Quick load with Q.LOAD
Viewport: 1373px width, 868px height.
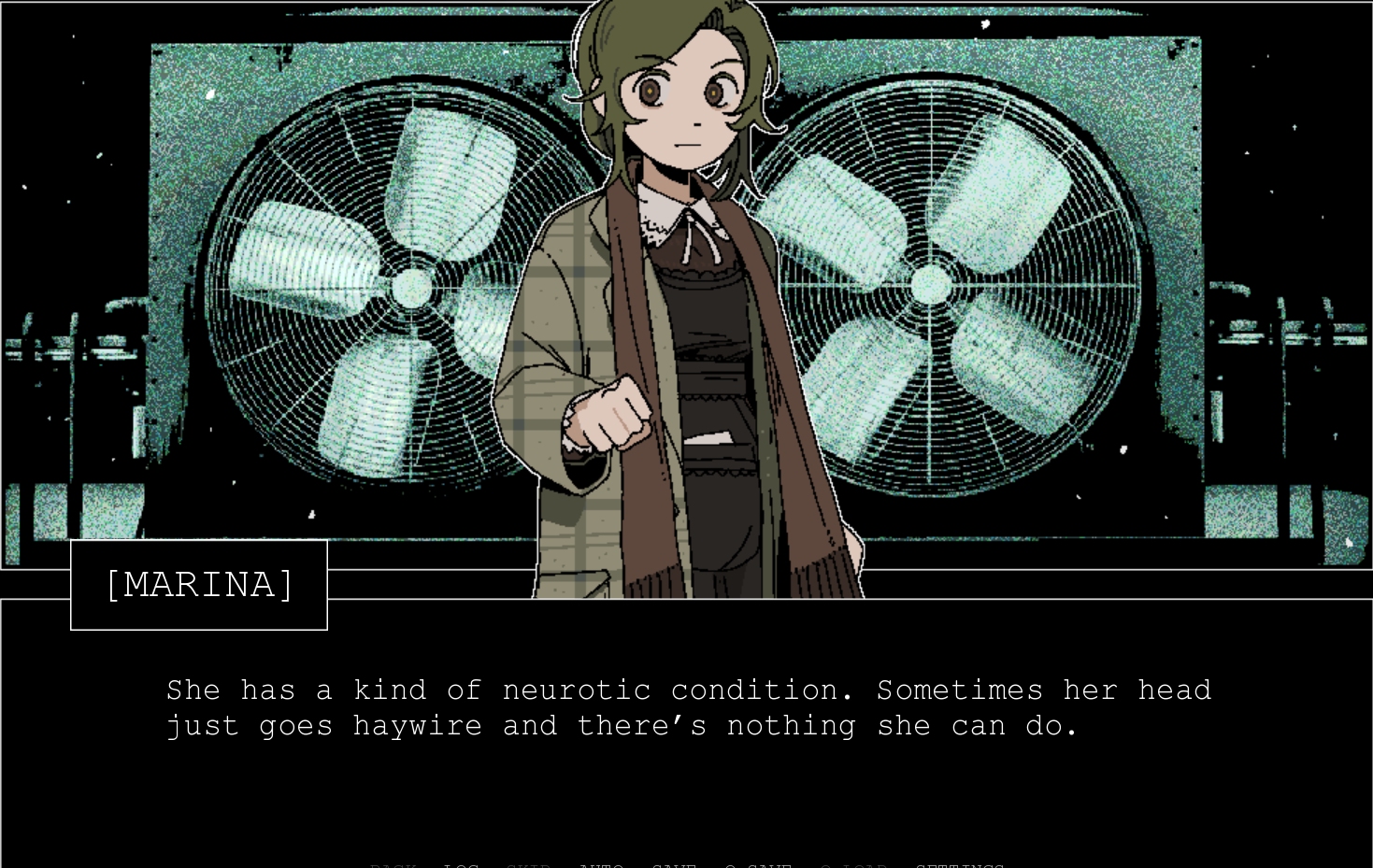coord(853,864)
